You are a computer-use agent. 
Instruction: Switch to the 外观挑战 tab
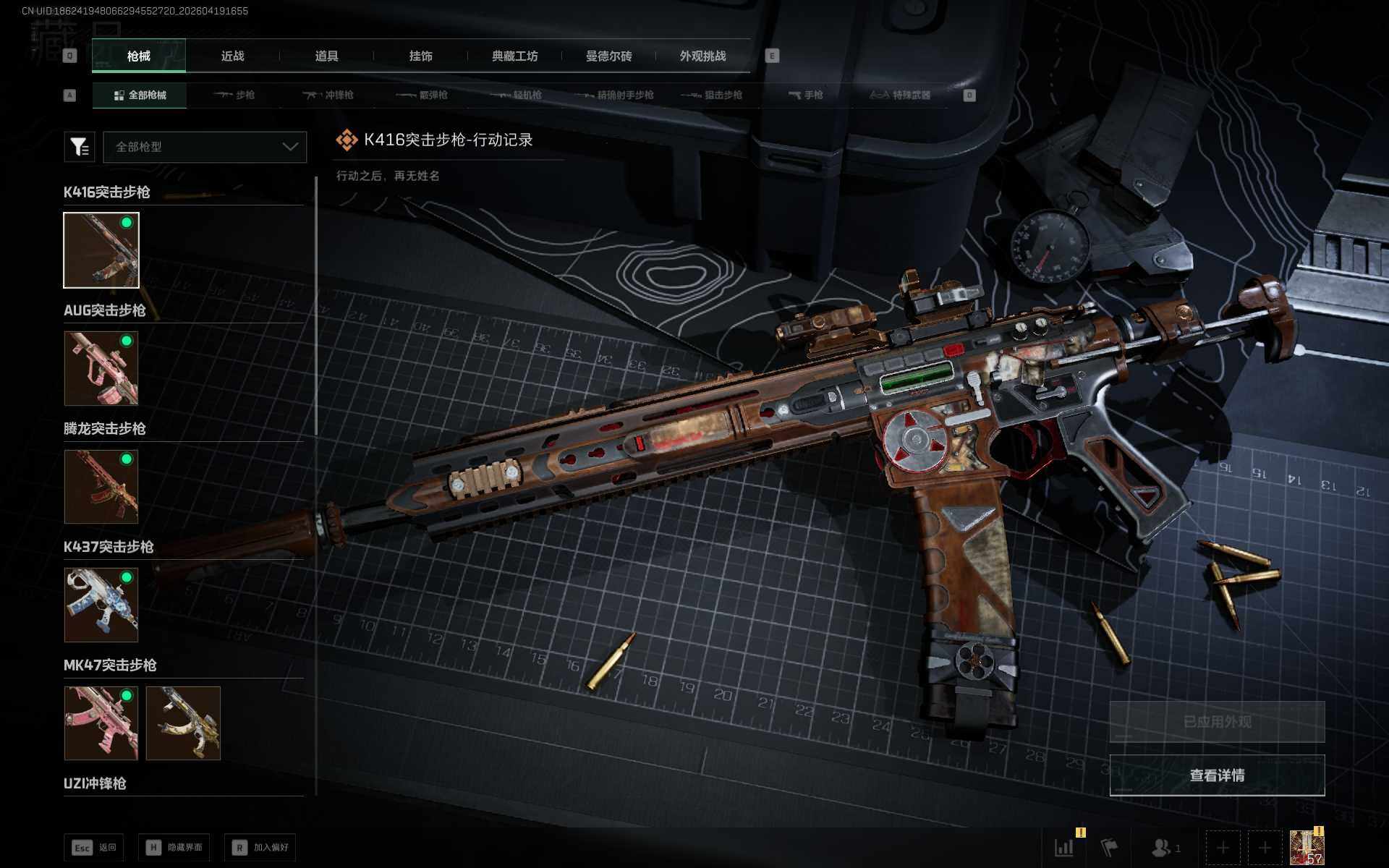(702, 56)
